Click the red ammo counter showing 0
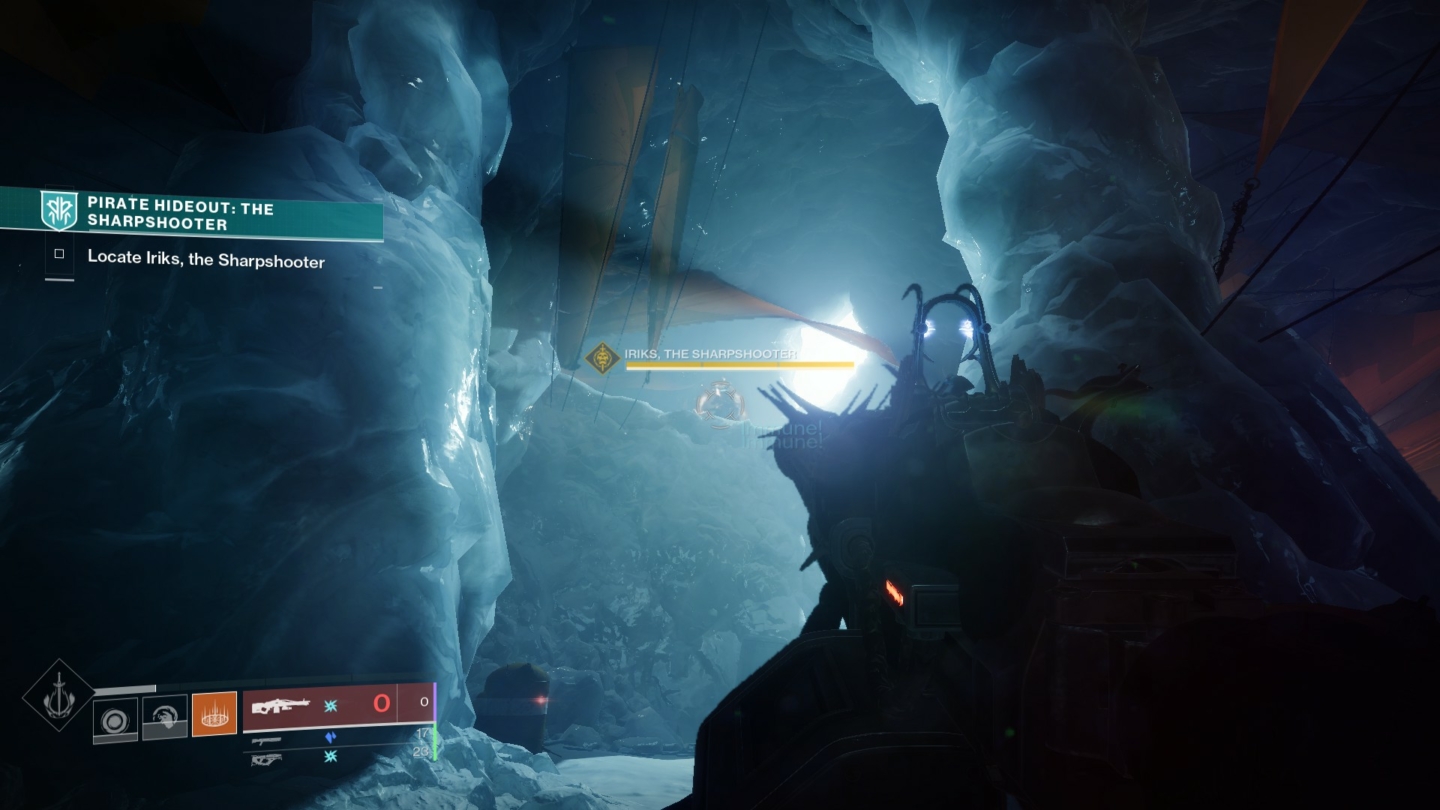 380,704
